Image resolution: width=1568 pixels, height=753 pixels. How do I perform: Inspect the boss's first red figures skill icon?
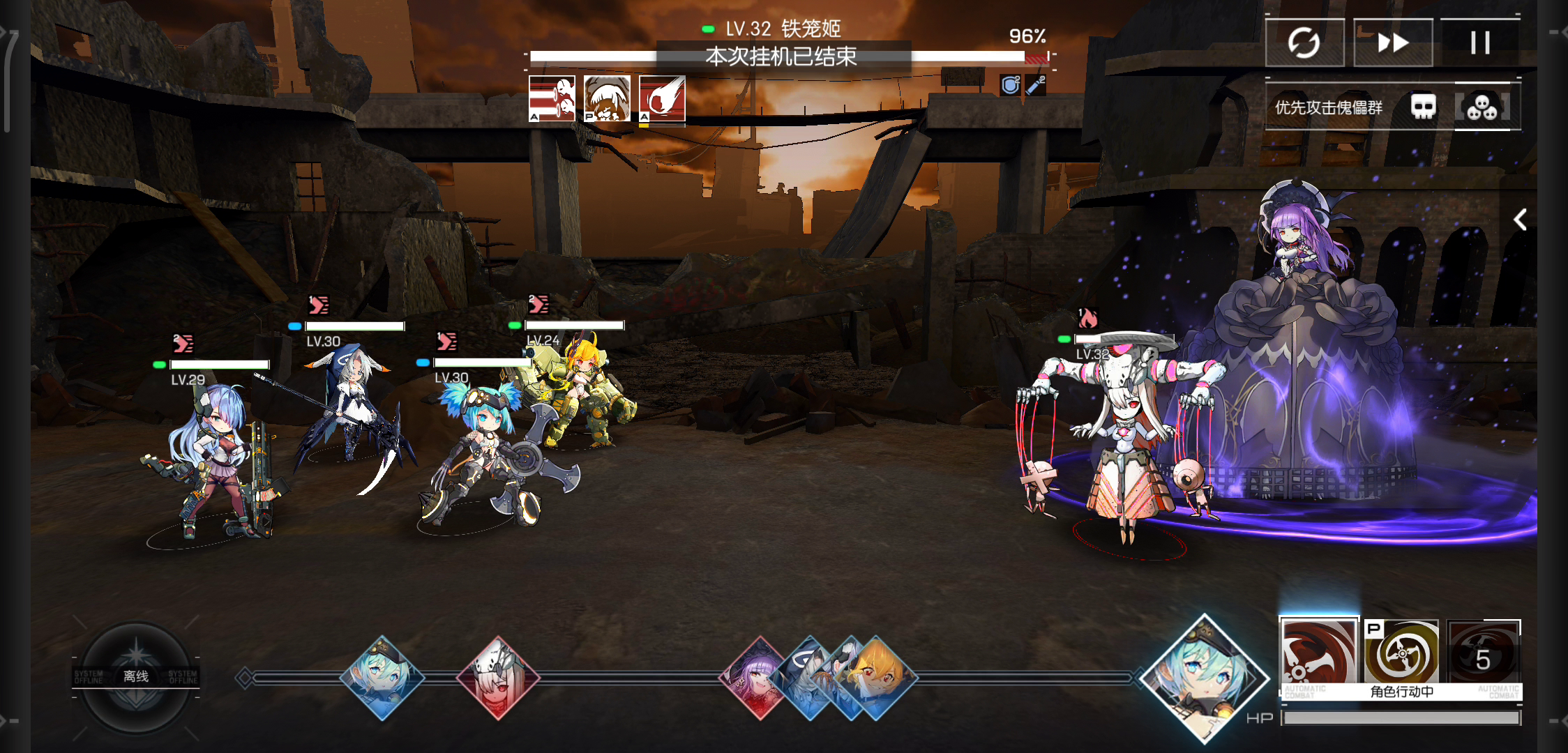pos(552,98)
